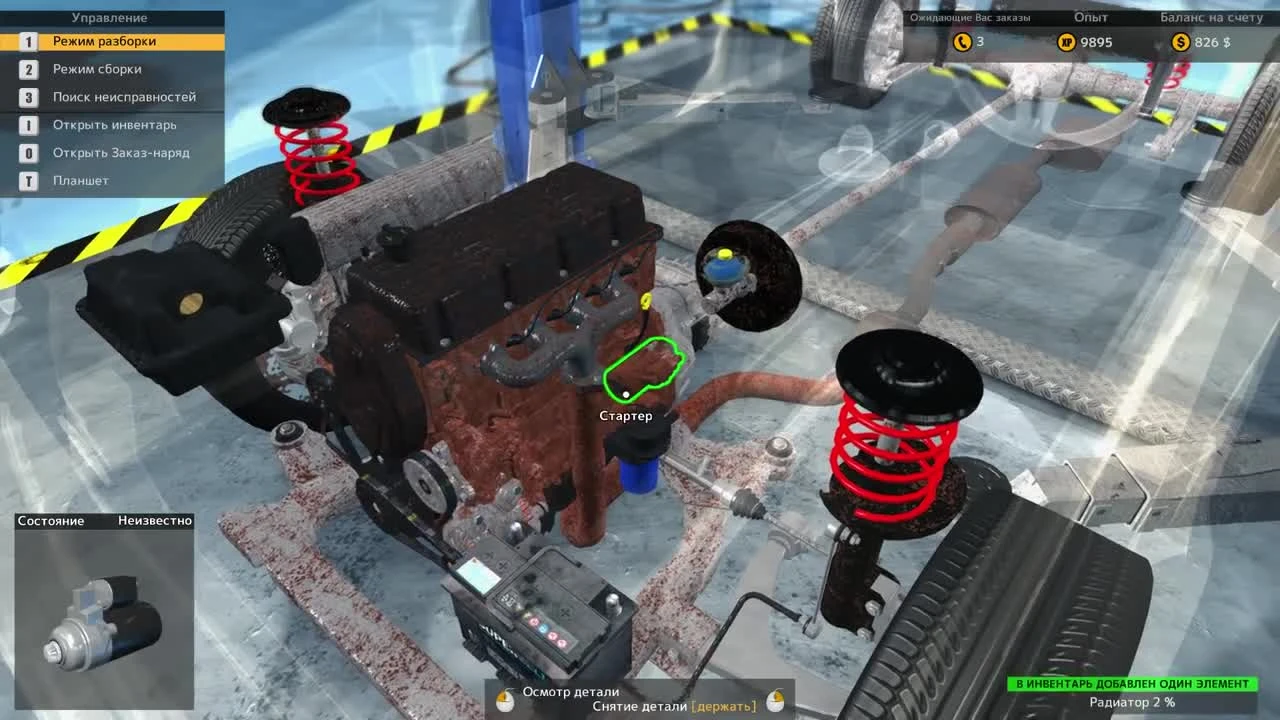Screen dimensions: 1280x720
Task: Click the Радиатор 2 % progress indicator
Action: click(1133, 703)
